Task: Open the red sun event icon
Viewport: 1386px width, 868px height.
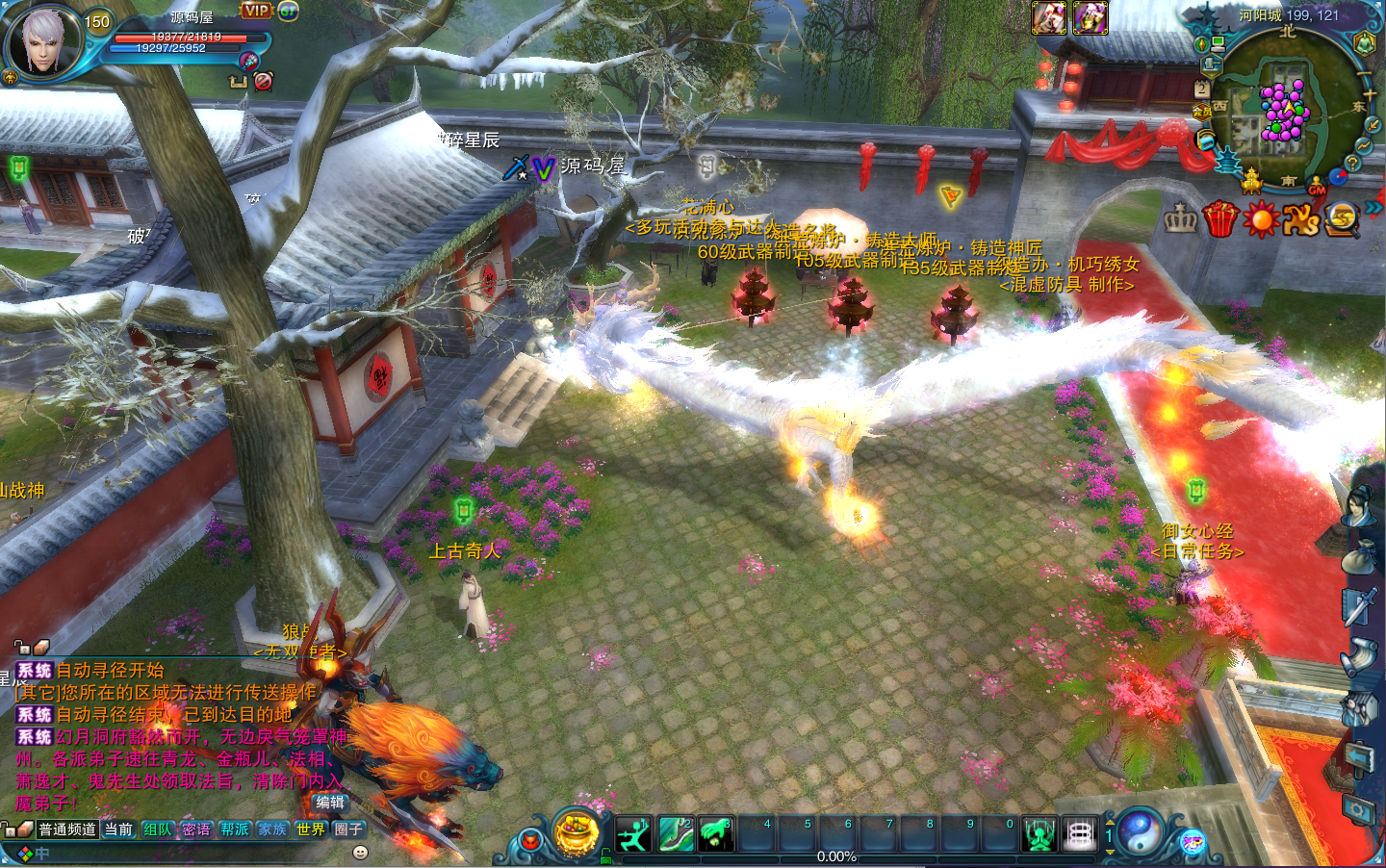Action: (x=1260, y=220)
